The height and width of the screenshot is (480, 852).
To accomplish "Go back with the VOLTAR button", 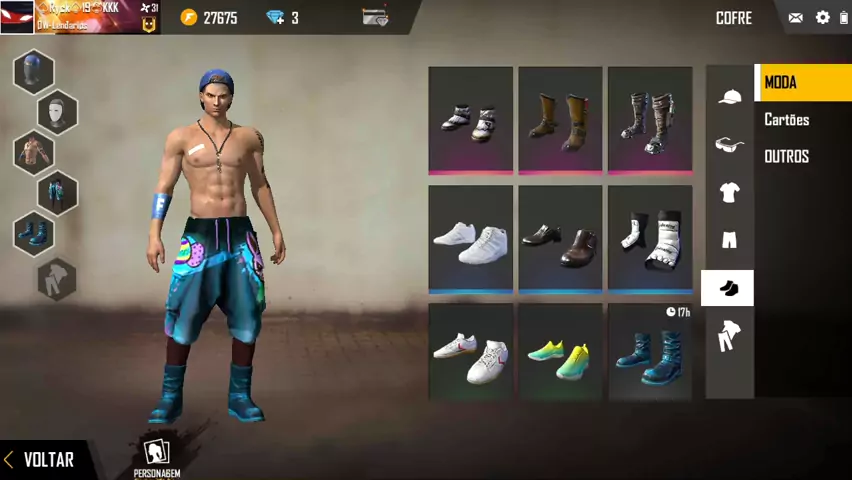I will tap(40, 459).
